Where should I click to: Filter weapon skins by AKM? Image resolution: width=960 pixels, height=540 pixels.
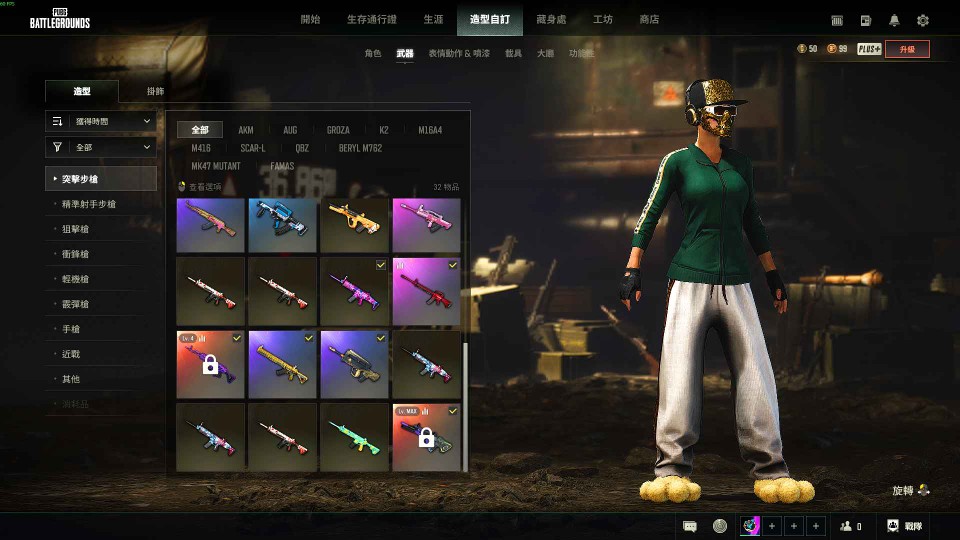[246, 130]
